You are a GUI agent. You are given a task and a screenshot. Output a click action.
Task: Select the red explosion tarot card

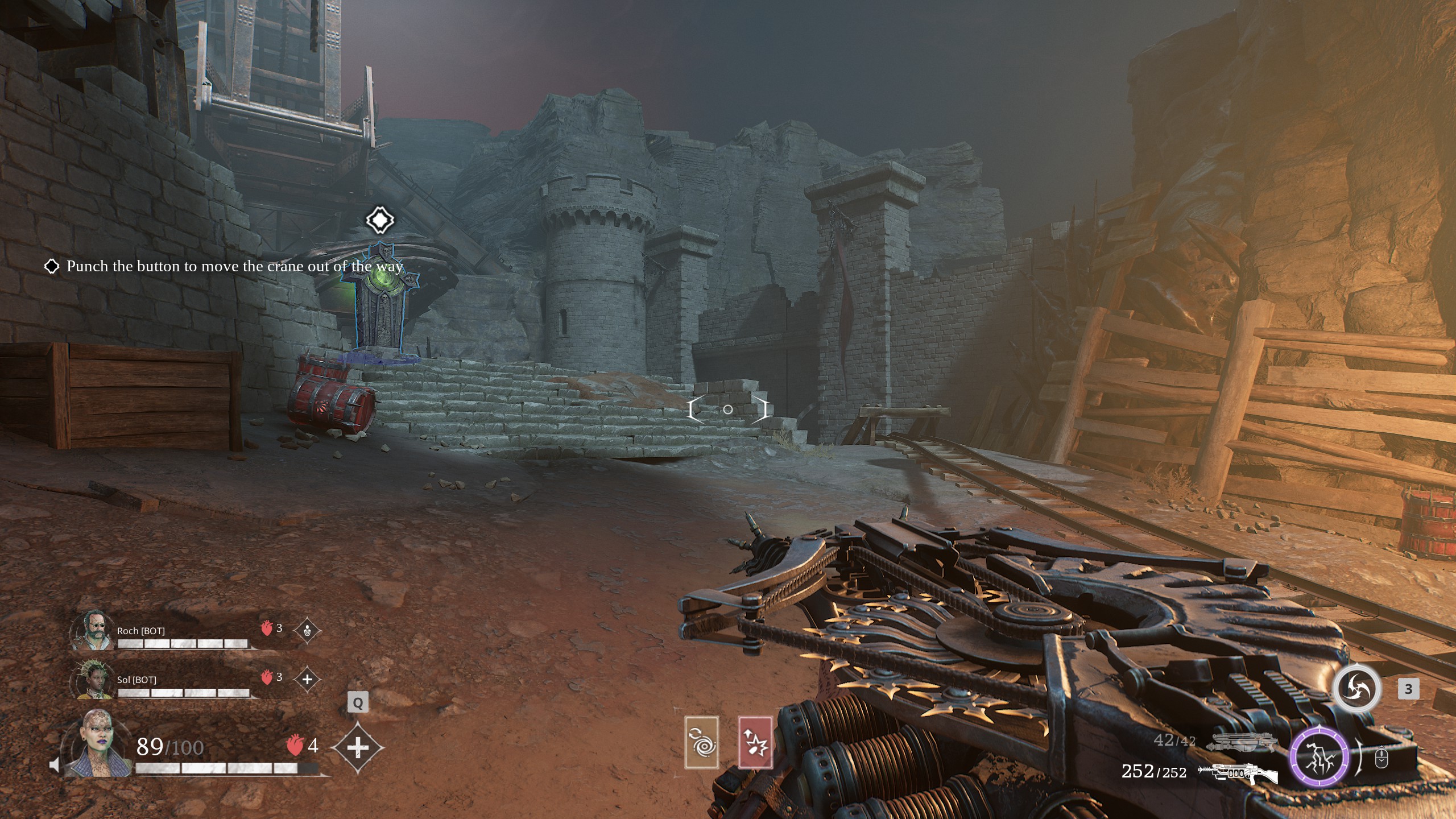[755, 742]
